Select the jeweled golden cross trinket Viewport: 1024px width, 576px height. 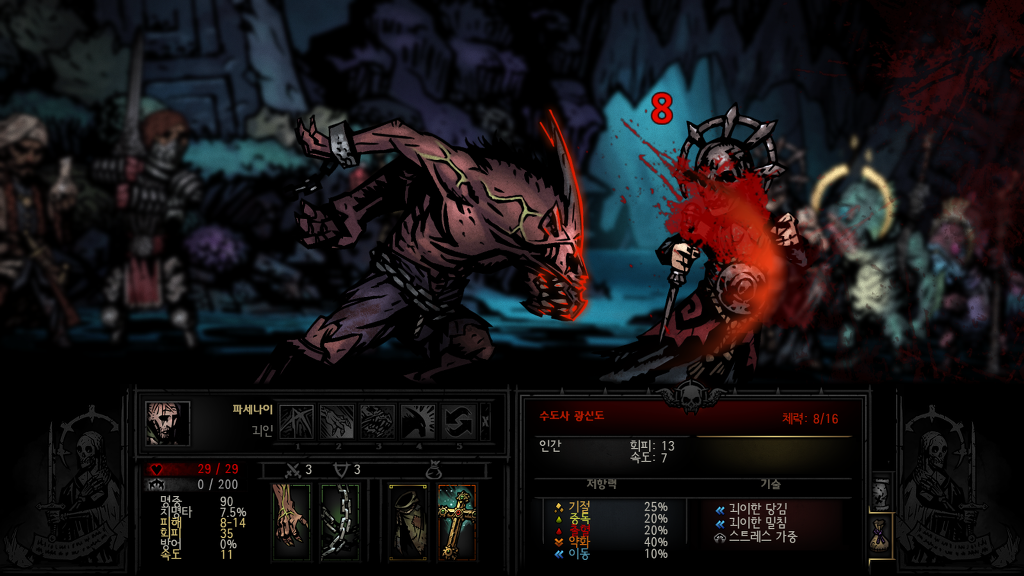pyautogui.click(x=456, y=521)
